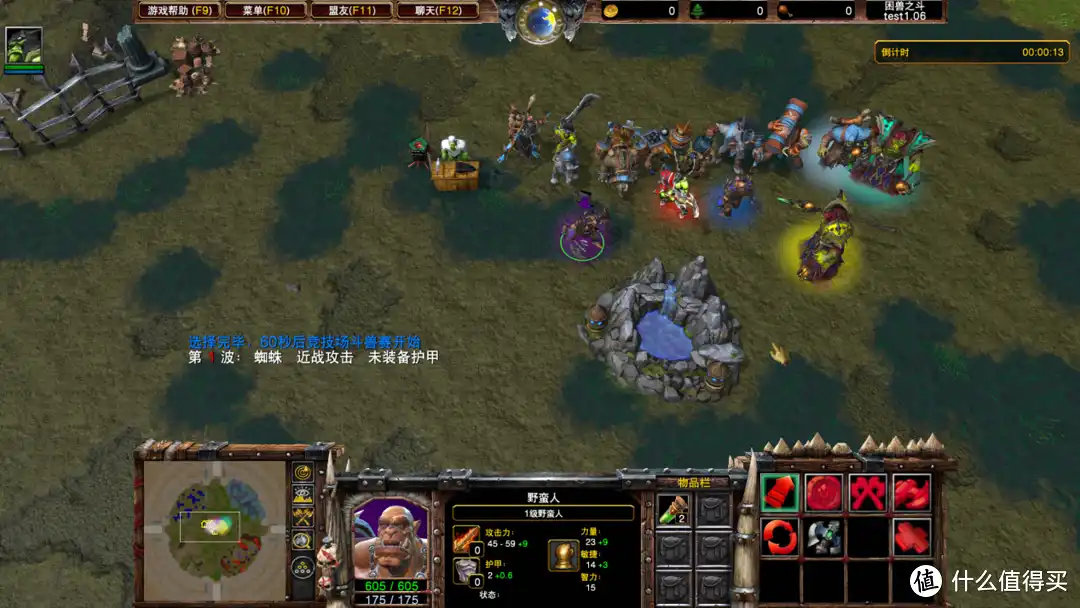Select the orc hero icon at top-left

point(23,46)
